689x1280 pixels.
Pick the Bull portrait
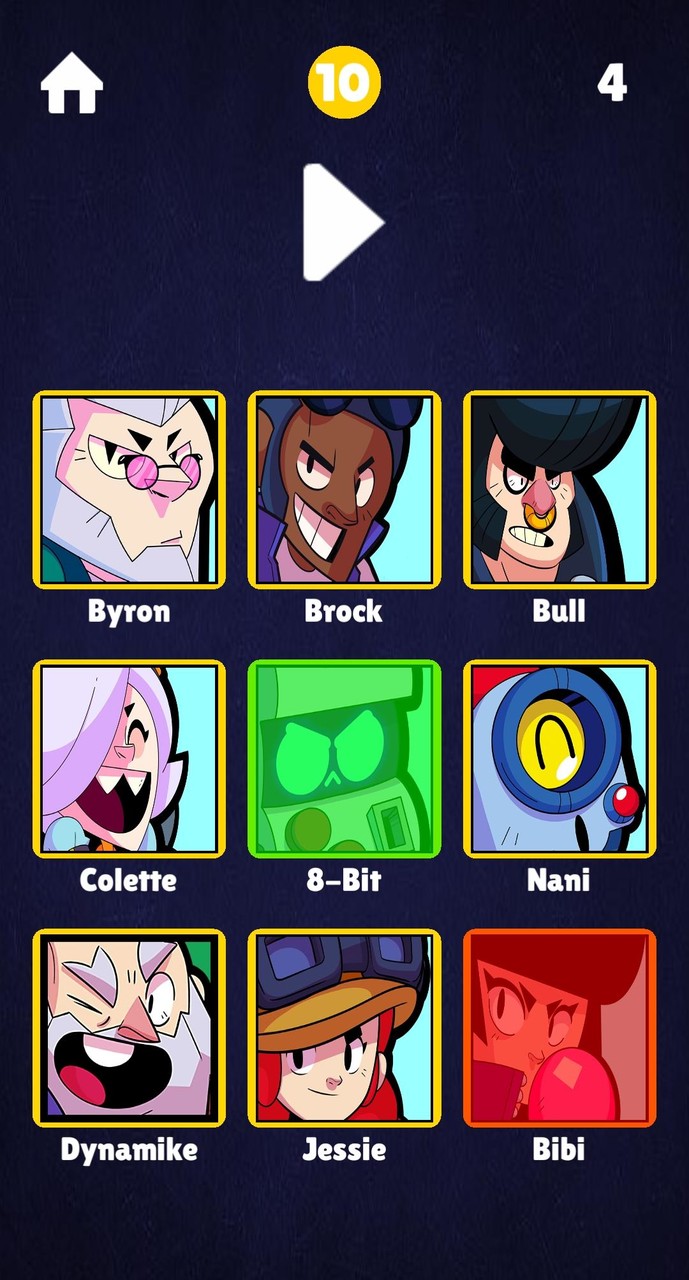coord(559,489)
